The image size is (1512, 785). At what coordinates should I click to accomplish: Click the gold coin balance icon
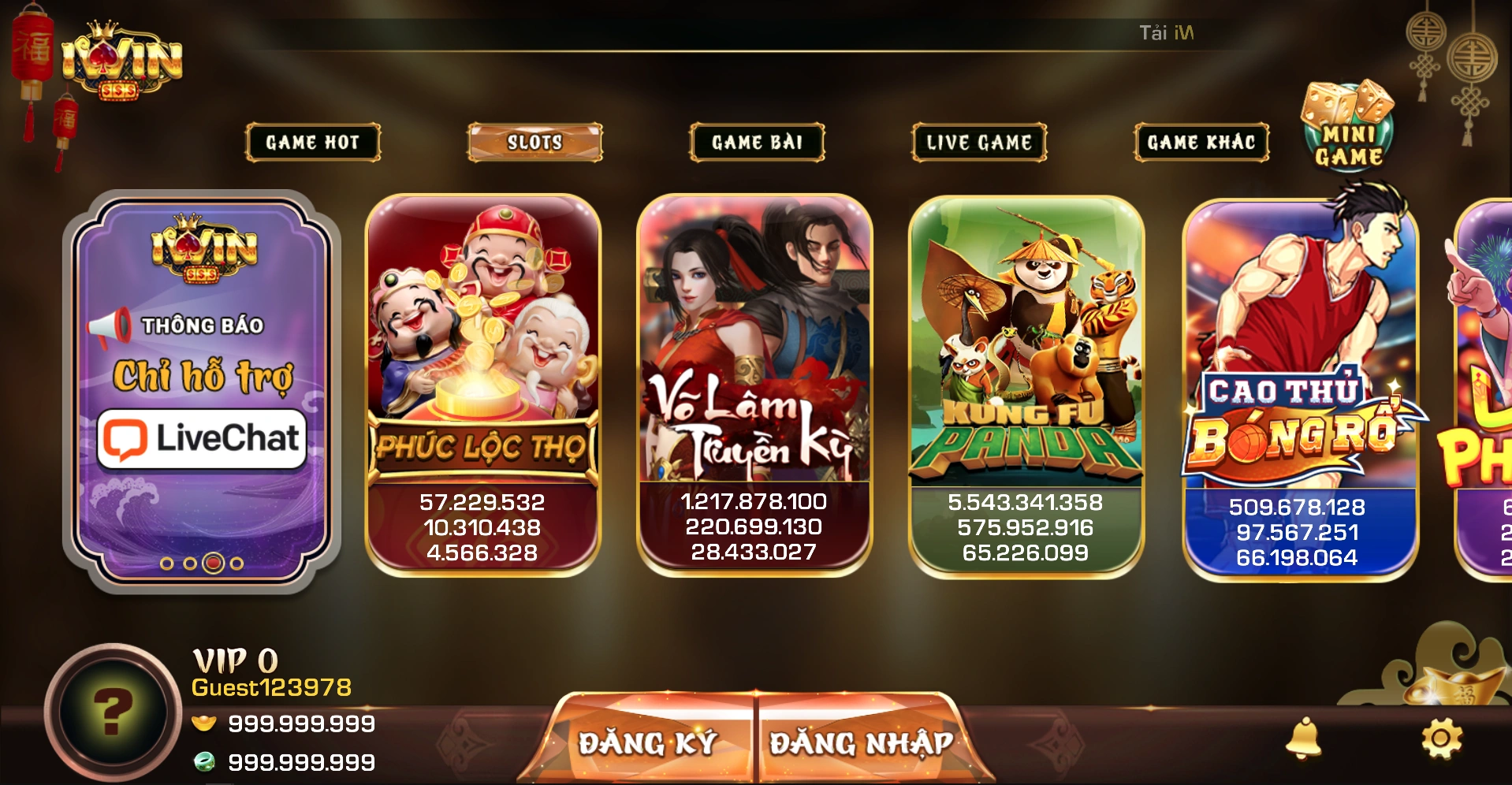(x=203, y=724)
